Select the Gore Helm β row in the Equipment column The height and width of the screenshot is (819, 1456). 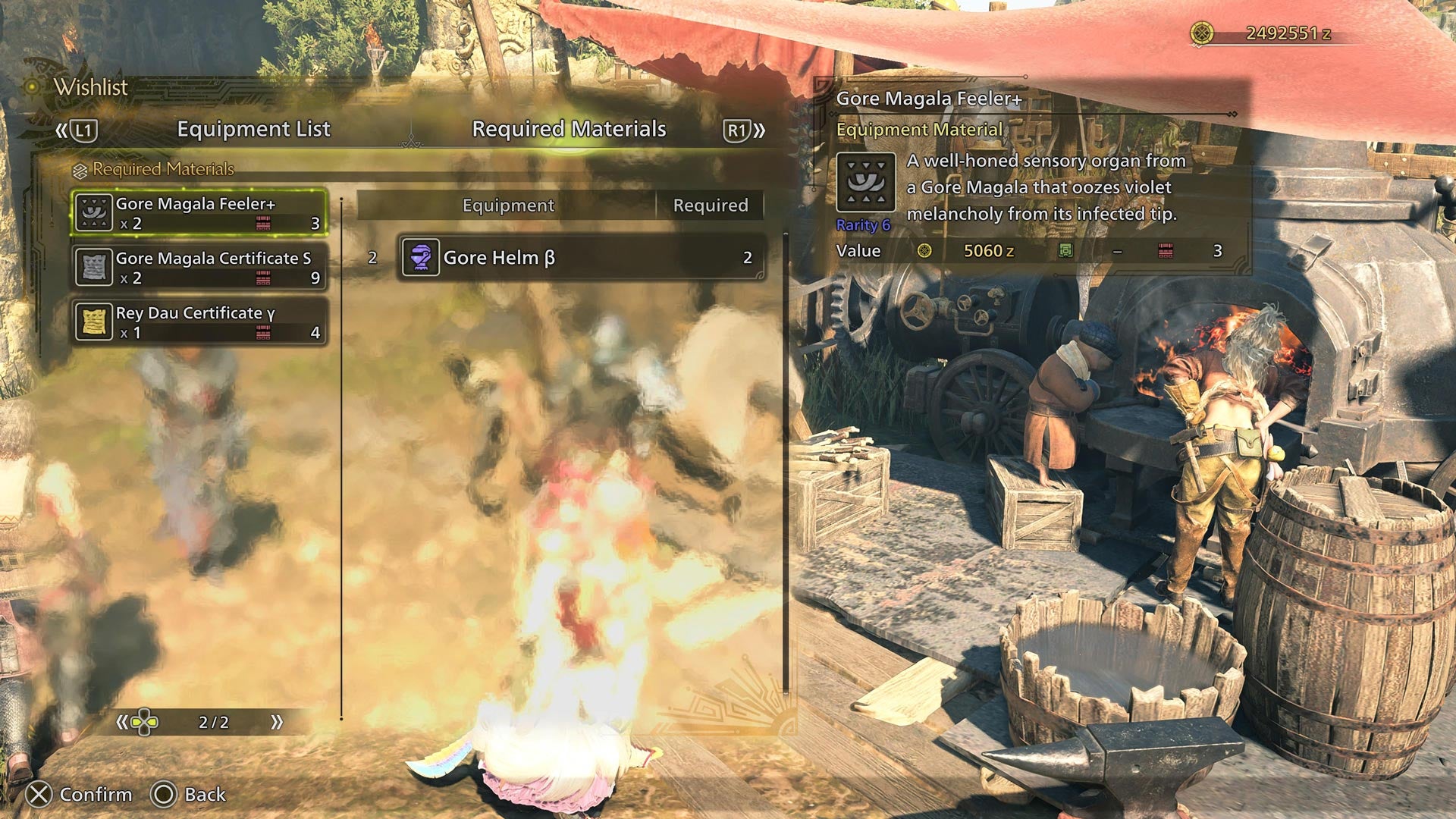pyautogui.click(x=576, y=257)
